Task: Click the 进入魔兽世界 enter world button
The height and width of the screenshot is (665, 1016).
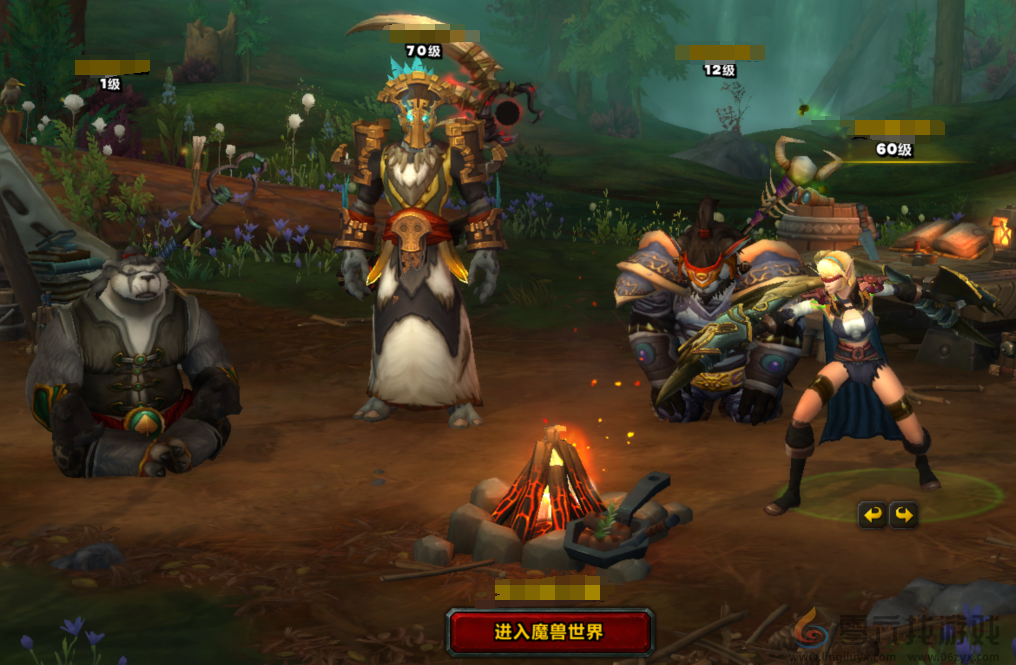Action: tap(549, 632)
